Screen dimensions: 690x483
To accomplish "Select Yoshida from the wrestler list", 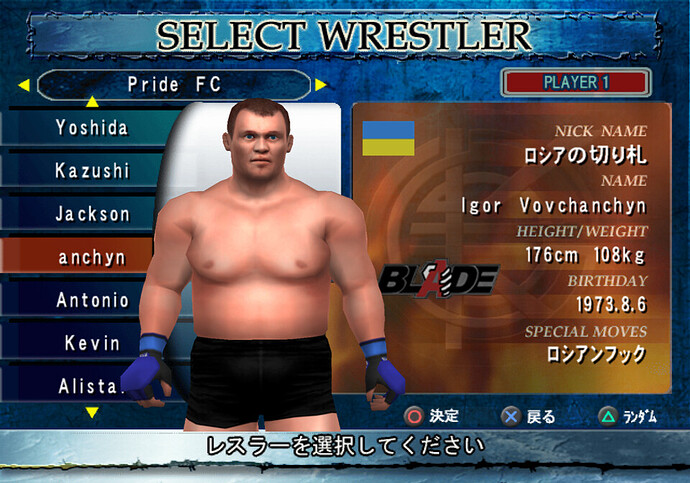I will [x=92, y=127].
